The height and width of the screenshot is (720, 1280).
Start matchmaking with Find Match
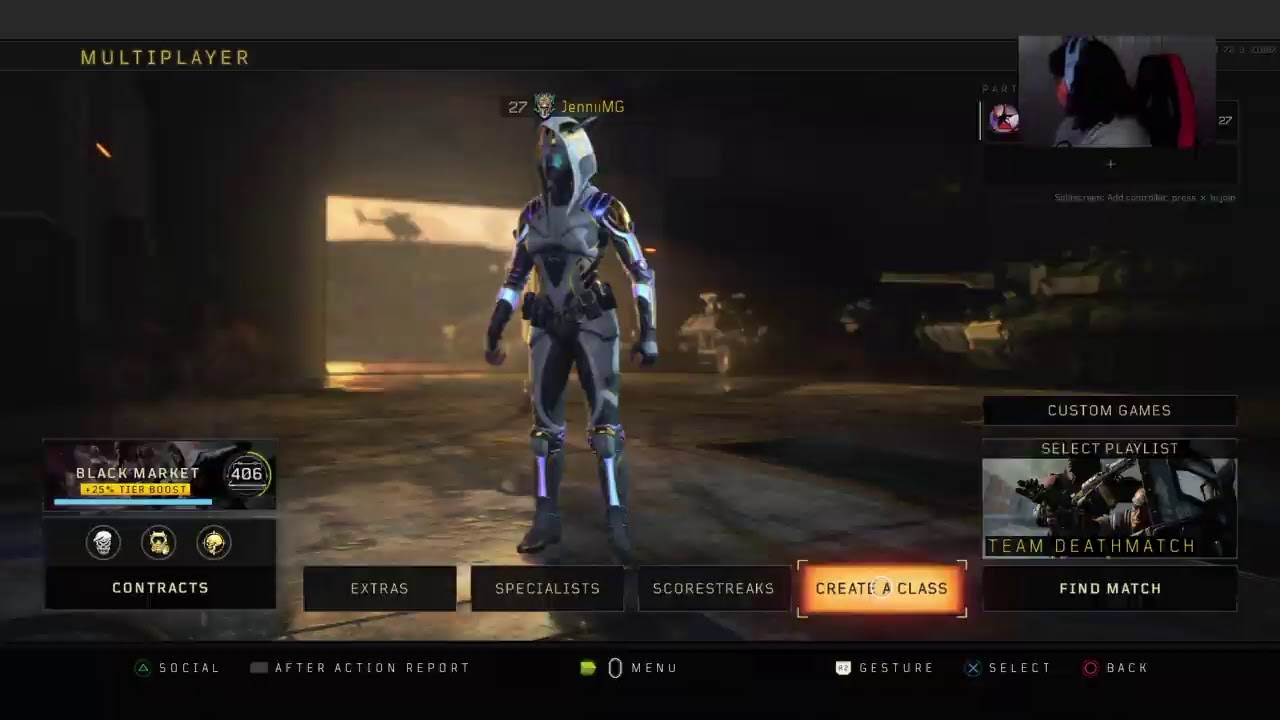(1109, 588)
